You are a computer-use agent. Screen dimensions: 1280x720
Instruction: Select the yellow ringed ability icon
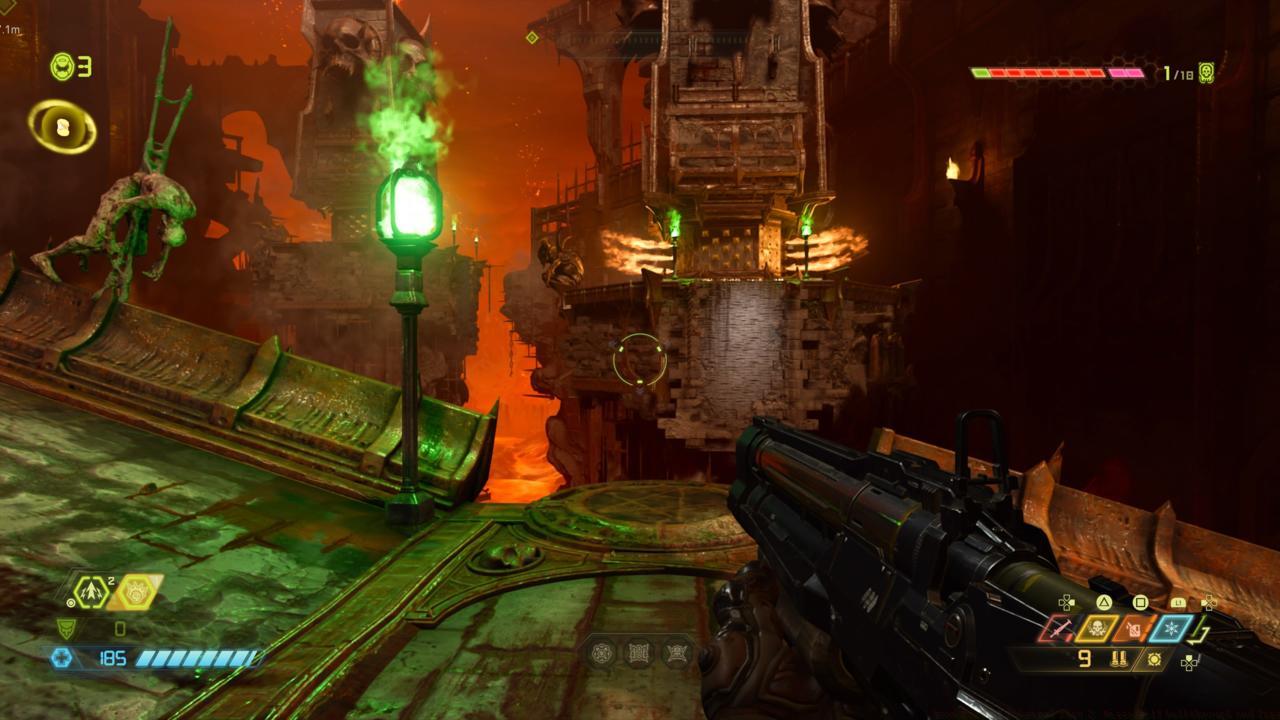(x=62, y=127)
